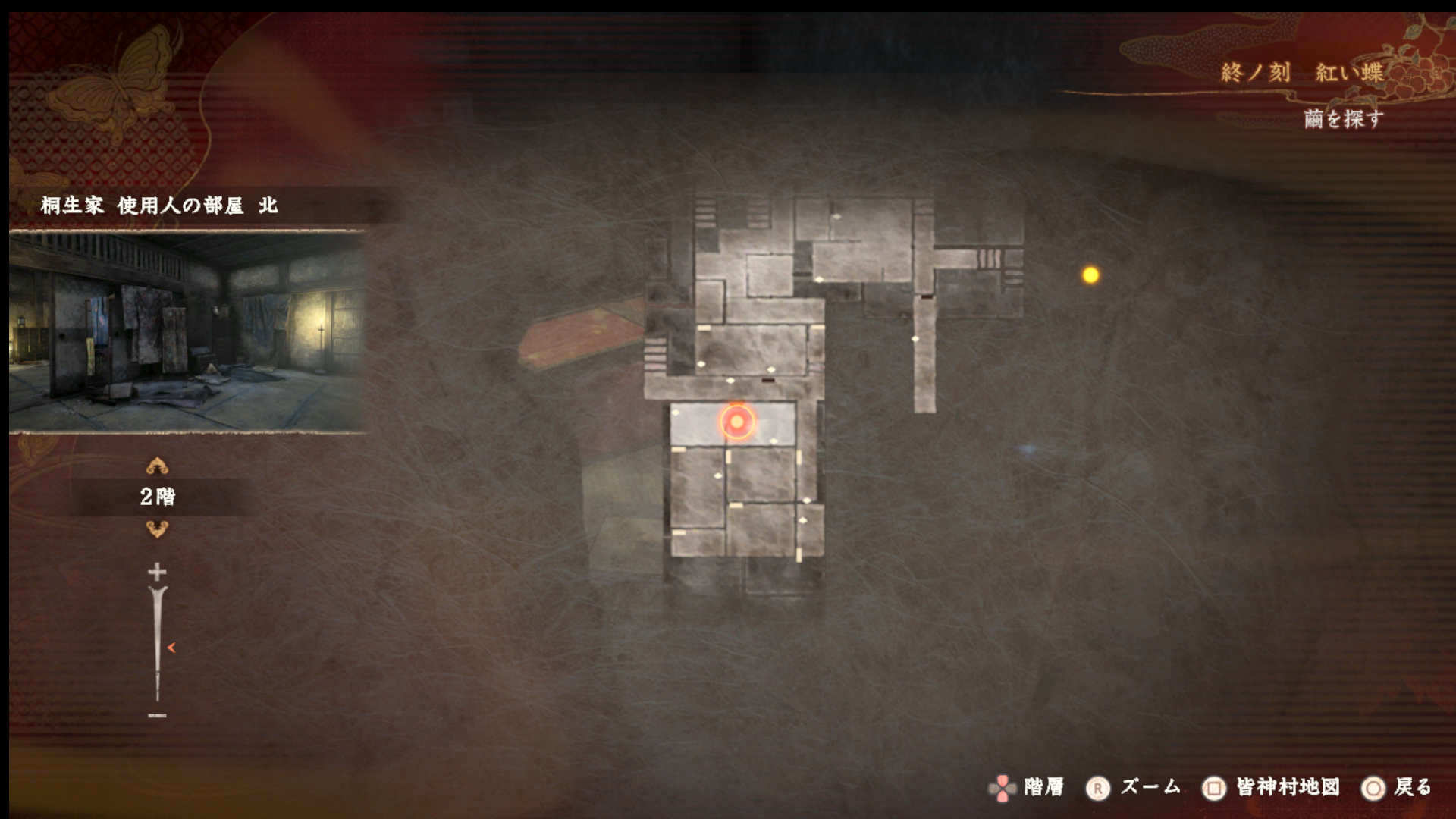Click the red zoom level indicator arrow

point(171,648)
